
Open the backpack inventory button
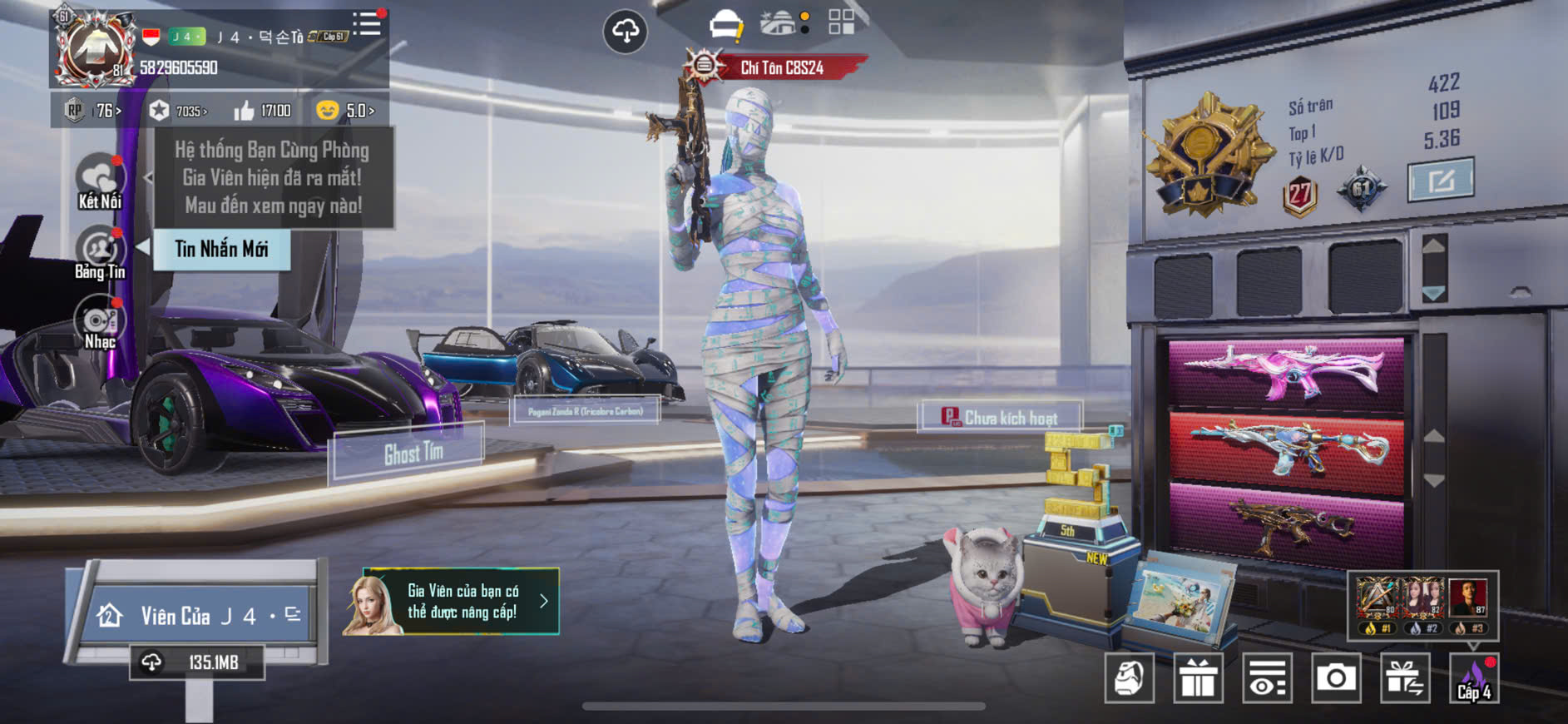(x=1129, y=678)
